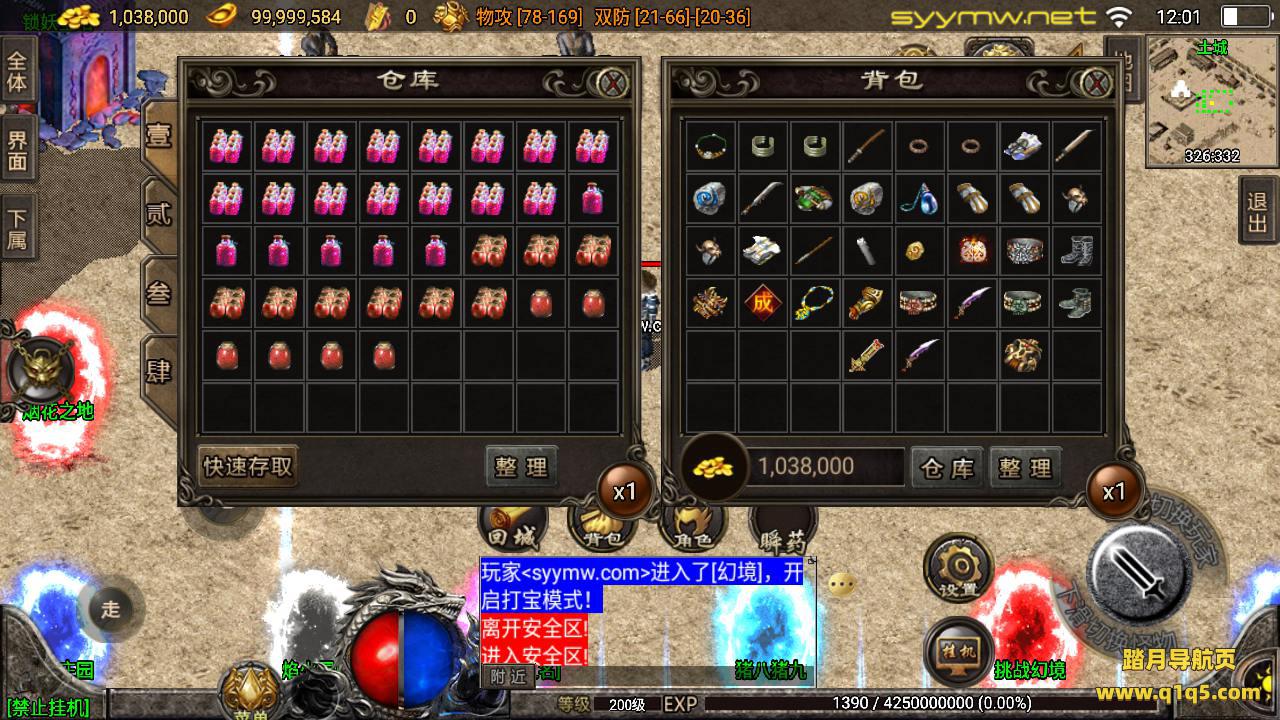Image resolution: width=1280 pixels, height=720 pixels.
Task: Toggle the 走 walk mode button
Action: pyautogui.click(x=110, y=609)
